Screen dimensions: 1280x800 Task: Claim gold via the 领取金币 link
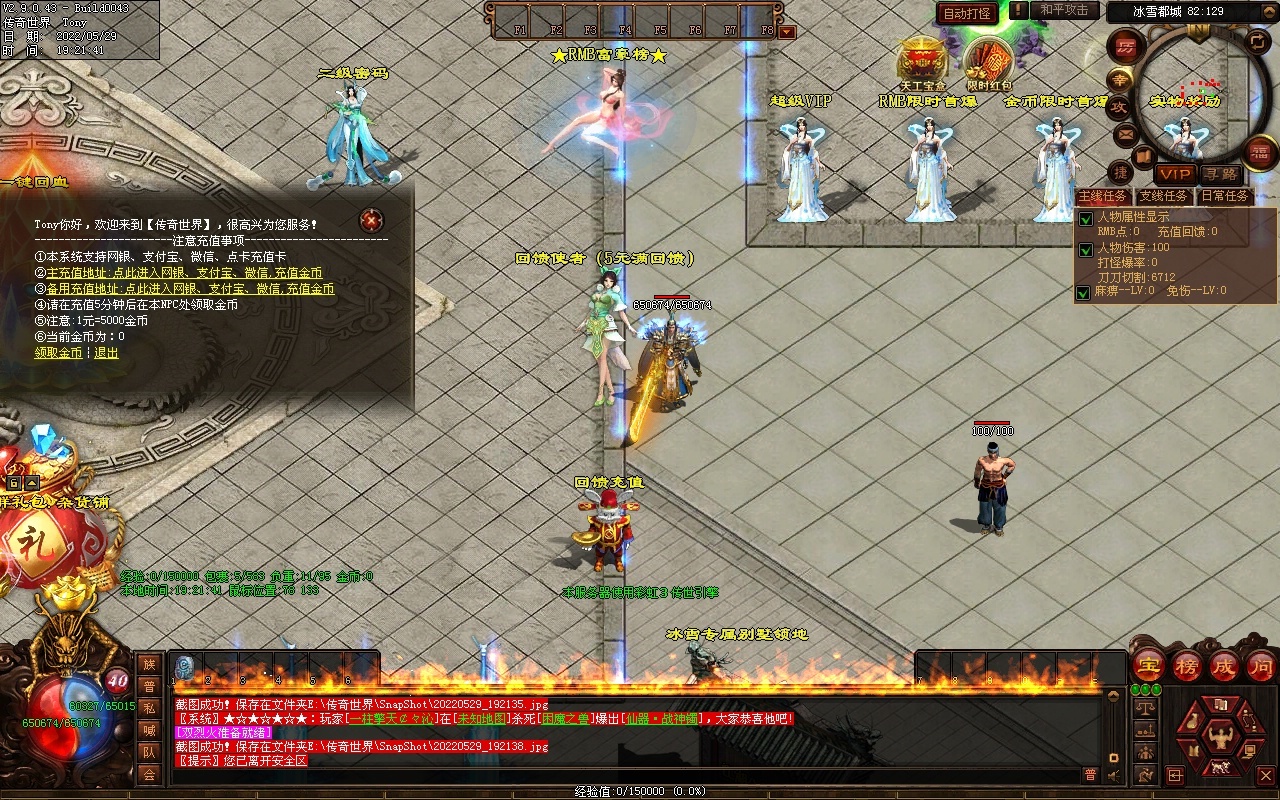coord(58,353)
